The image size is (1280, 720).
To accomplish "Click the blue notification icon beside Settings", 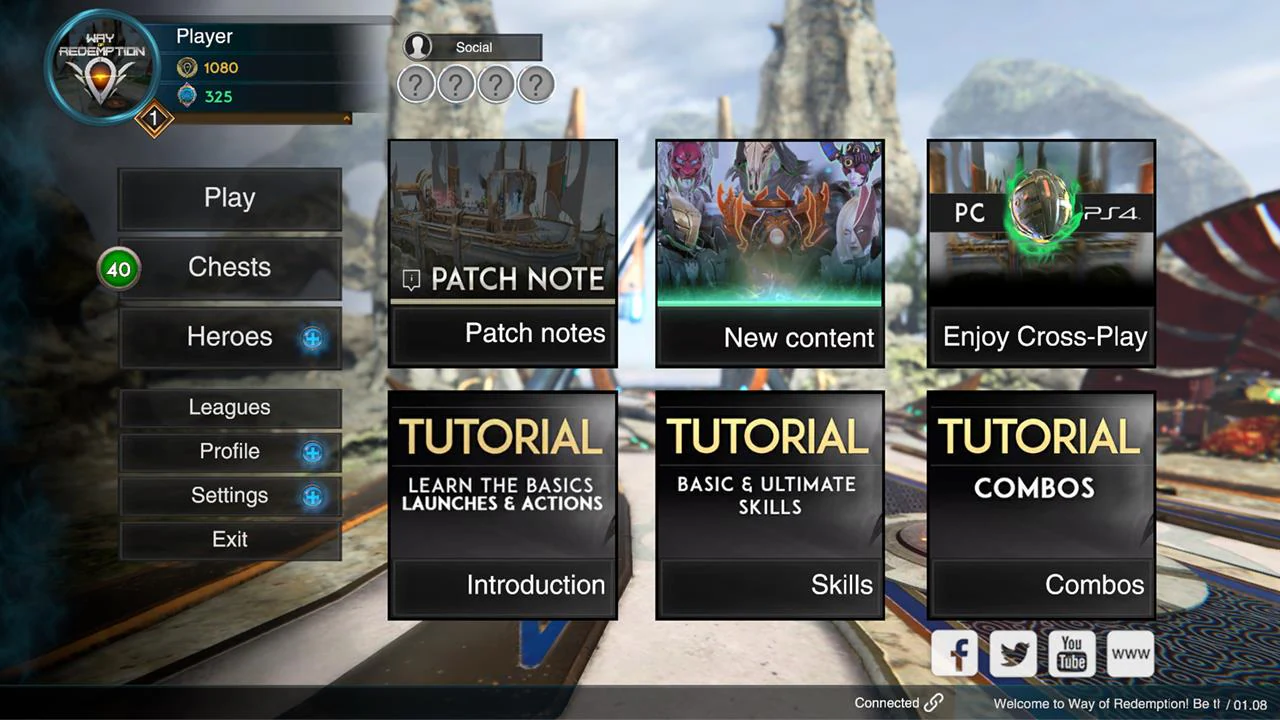I will [312, 496].
